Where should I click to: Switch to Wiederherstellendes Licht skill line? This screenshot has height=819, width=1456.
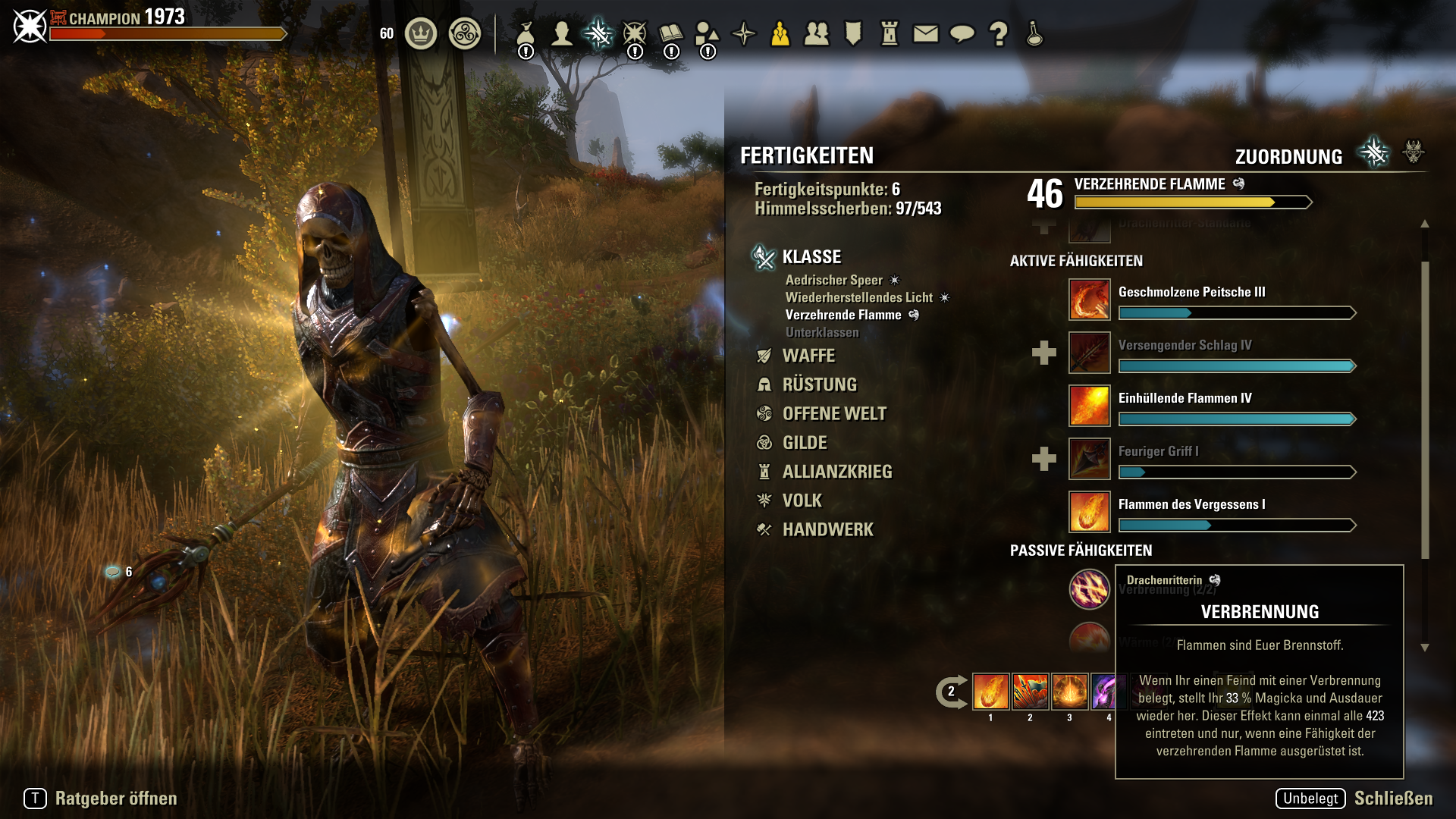point(859,297)
